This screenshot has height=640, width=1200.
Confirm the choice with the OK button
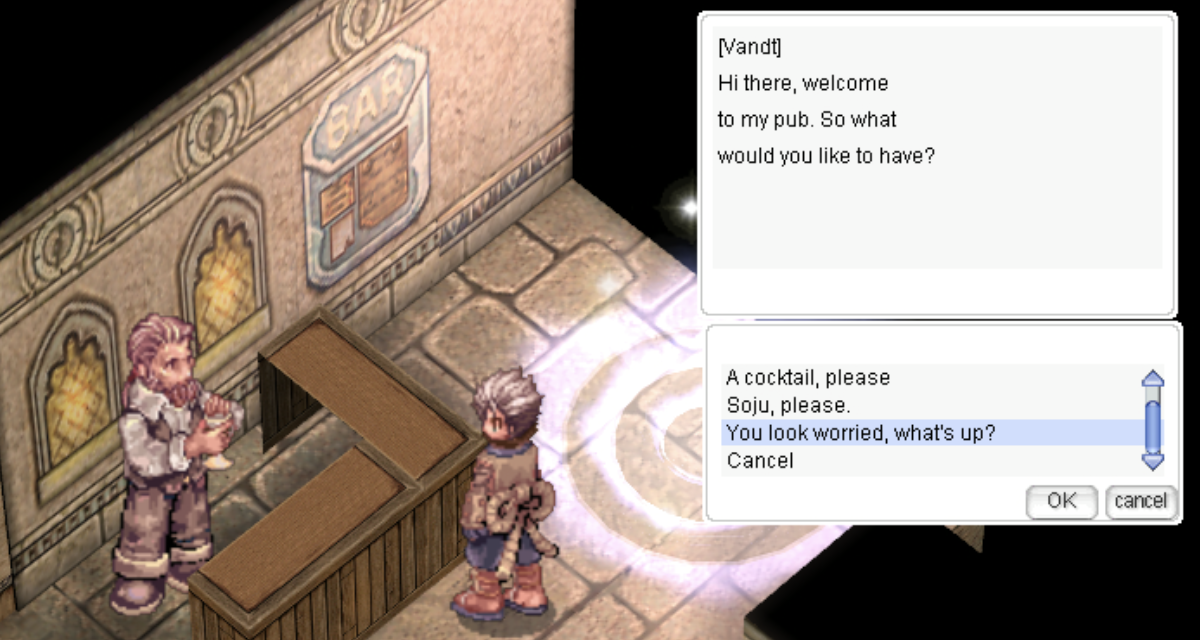1061,501
